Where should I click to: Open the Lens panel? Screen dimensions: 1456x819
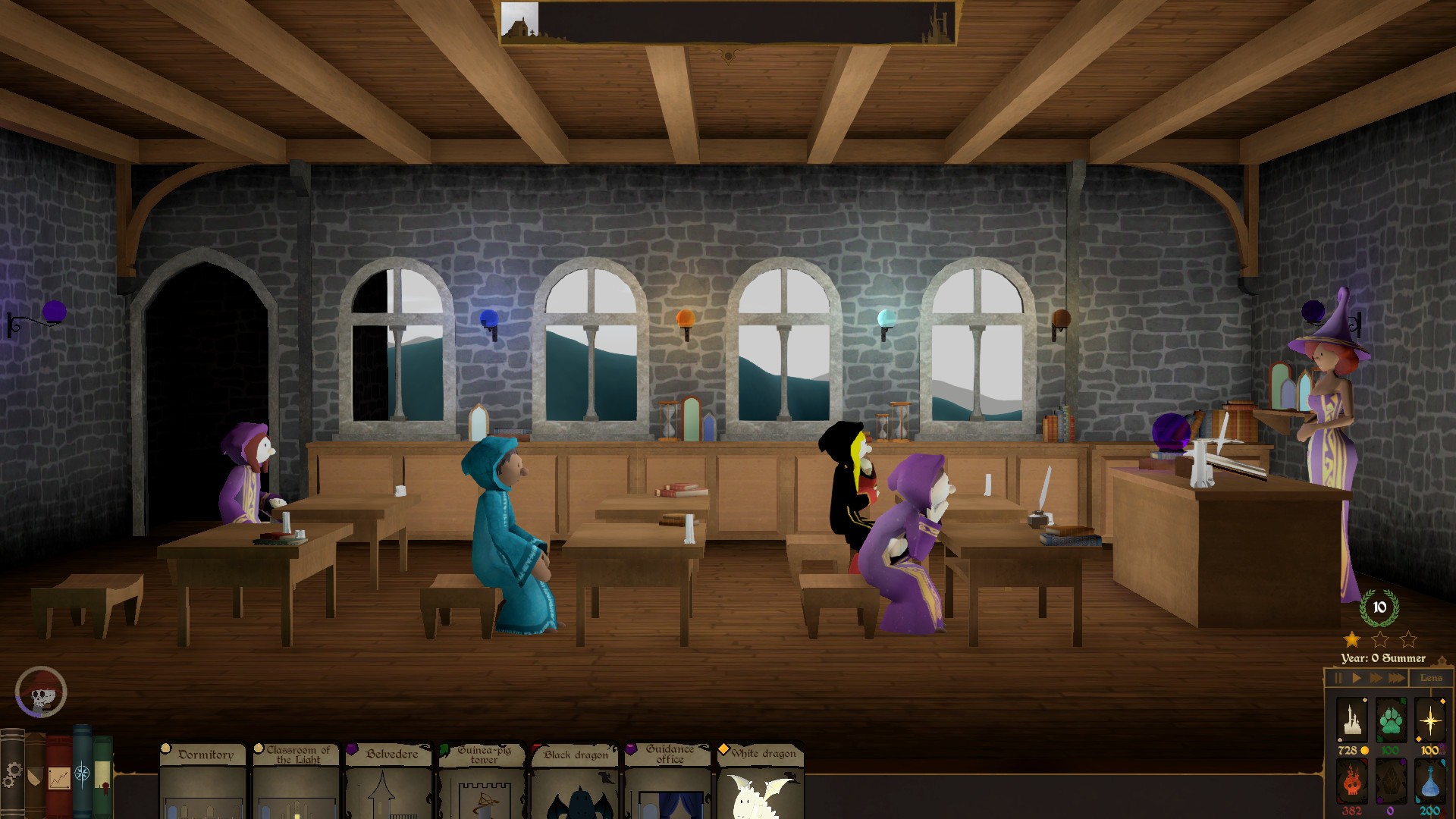tap(1433, 678)
